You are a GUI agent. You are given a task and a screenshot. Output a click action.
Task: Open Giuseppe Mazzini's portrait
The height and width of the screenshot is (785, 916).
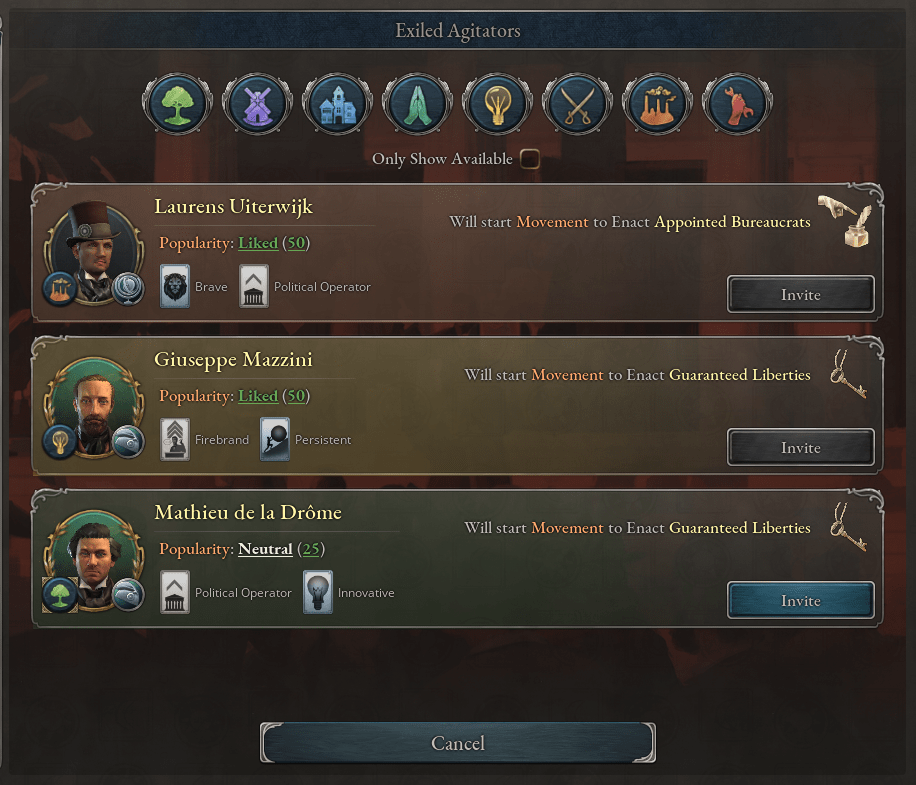click(x=95, y=407)
